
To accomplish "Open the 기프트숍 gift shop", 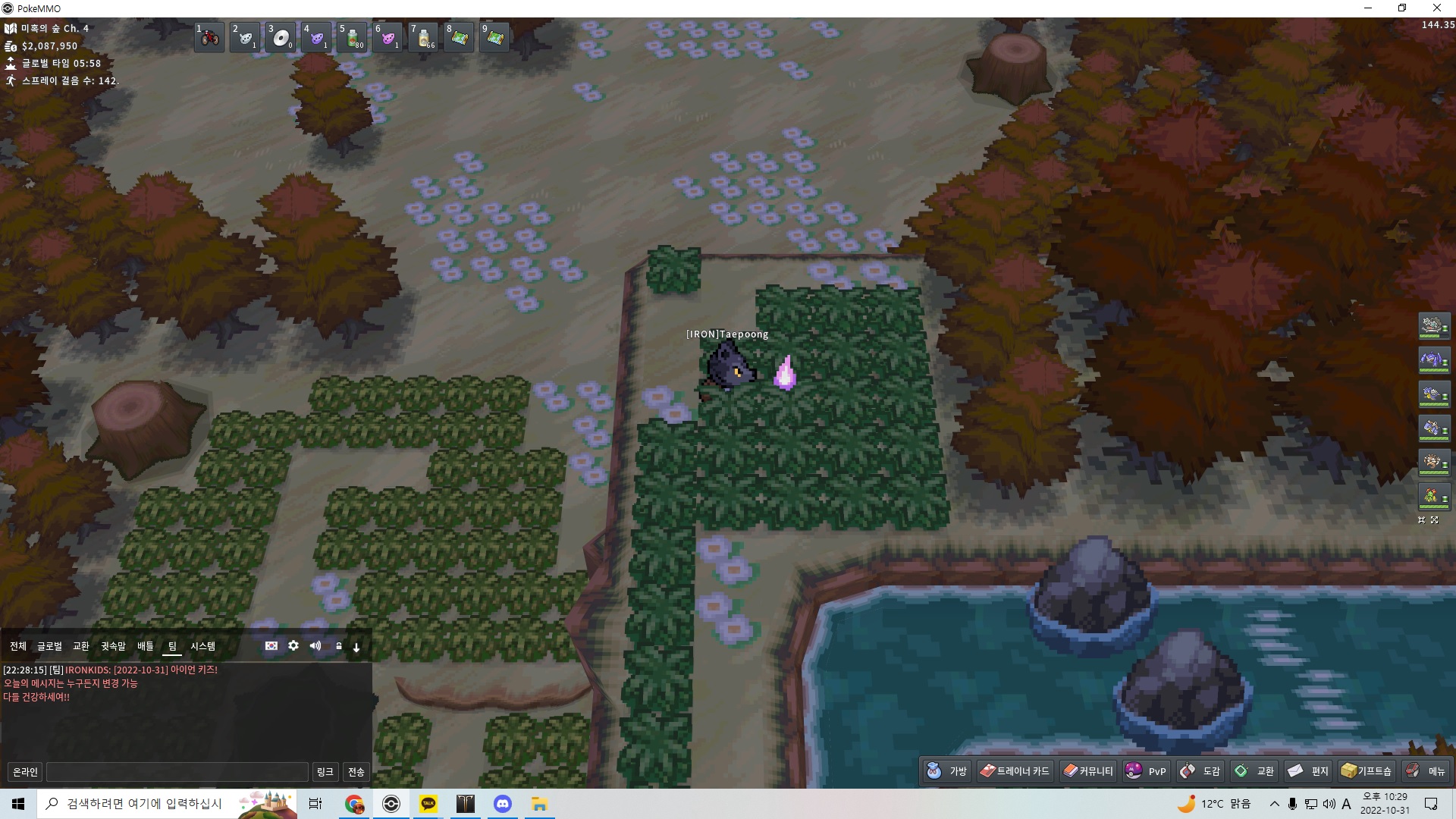I will coord(1367,771).
